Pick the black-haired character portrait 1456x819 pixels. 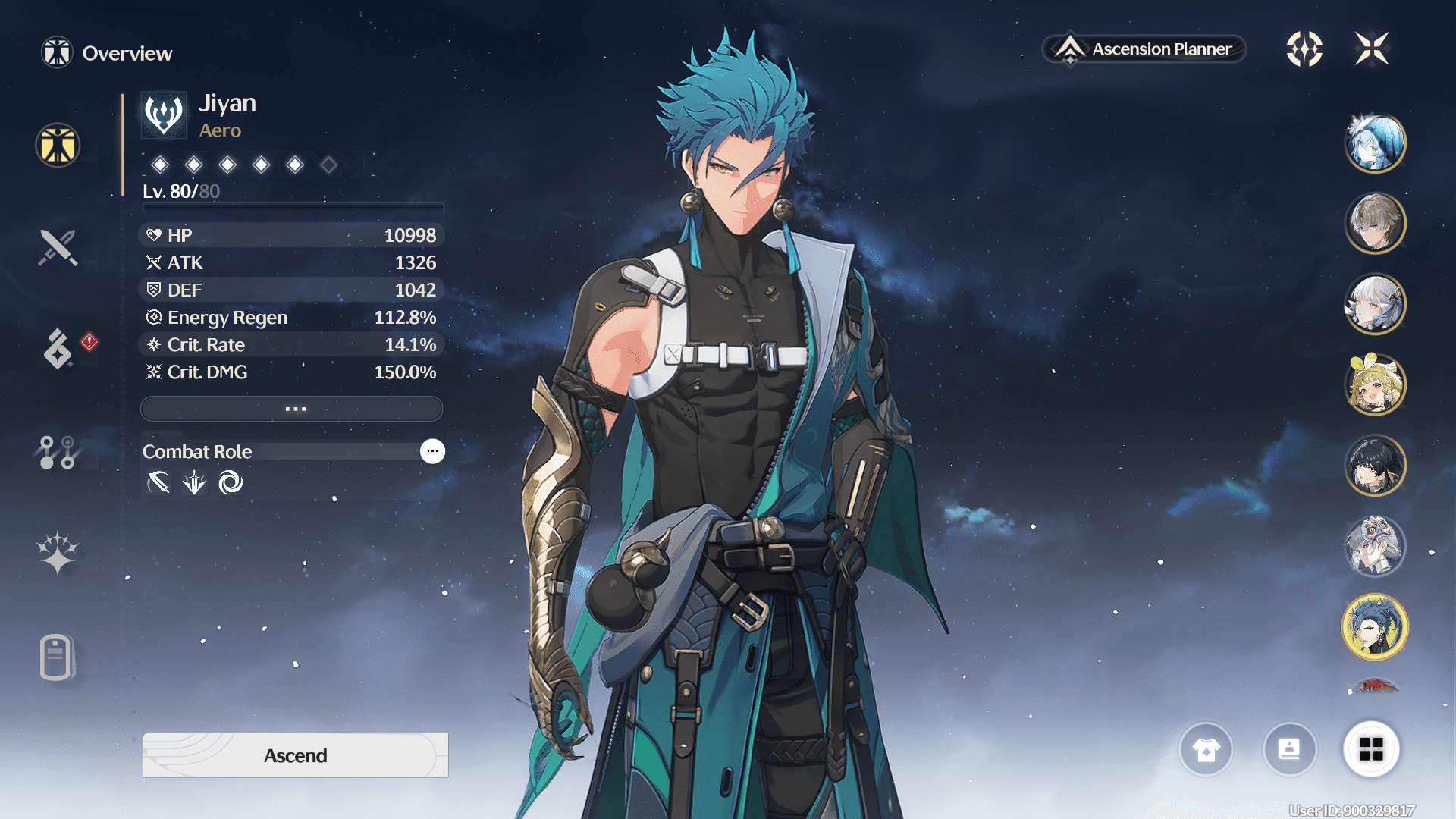click(1375, 465)
